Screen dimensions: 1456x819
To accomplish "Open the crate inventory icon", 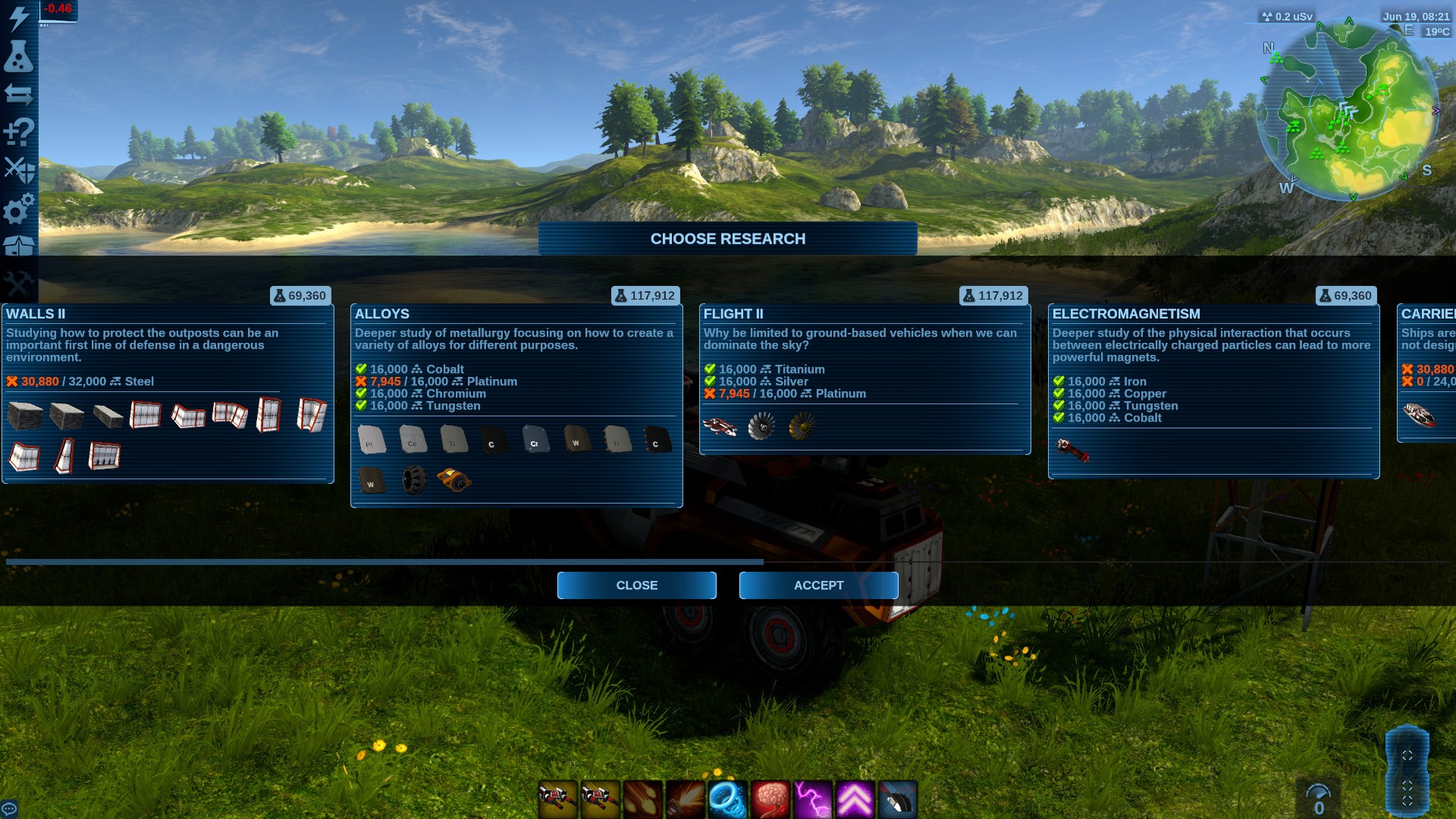I will tap(19, 246).
